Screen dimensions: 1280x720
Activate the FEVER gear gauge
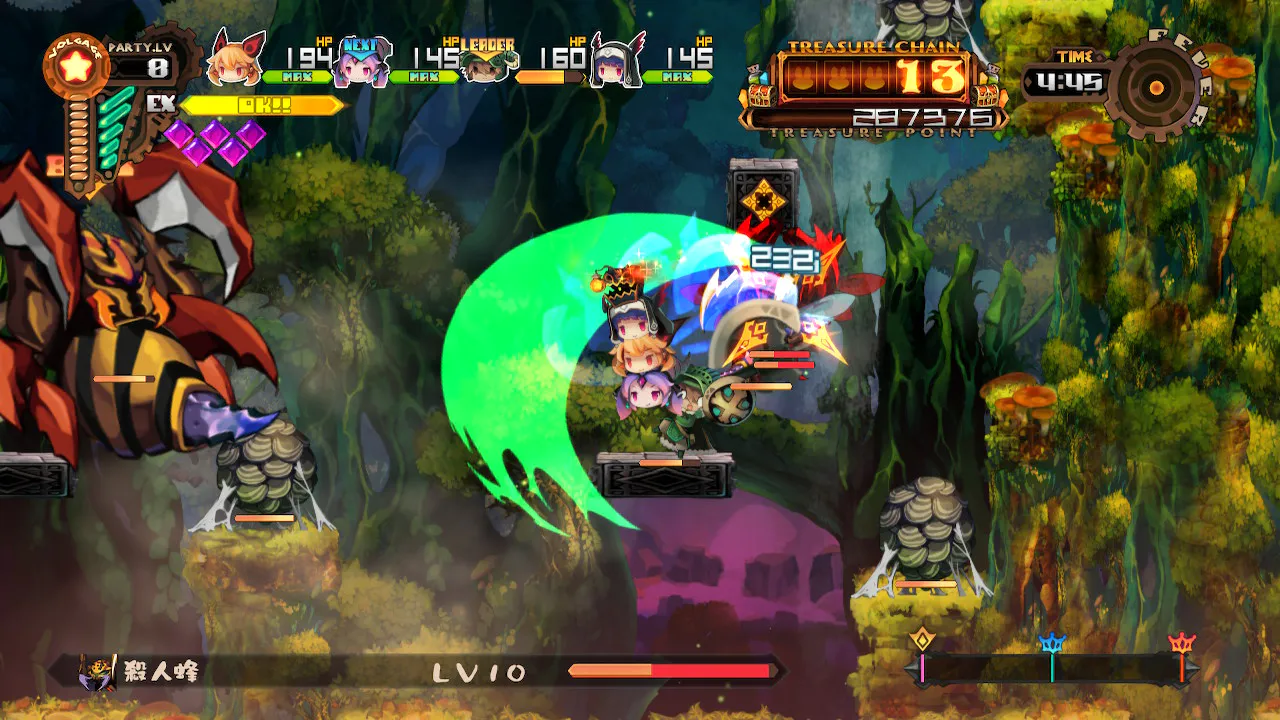[x=1157, y=88]
